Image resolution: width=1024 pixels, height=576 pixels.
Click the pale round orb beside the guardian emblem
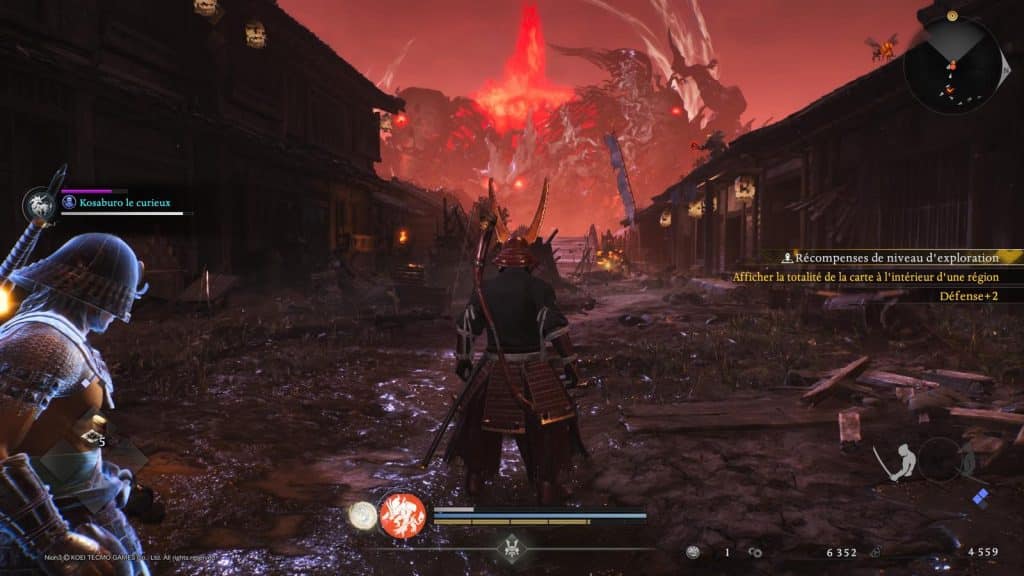[x=362, y=515]
